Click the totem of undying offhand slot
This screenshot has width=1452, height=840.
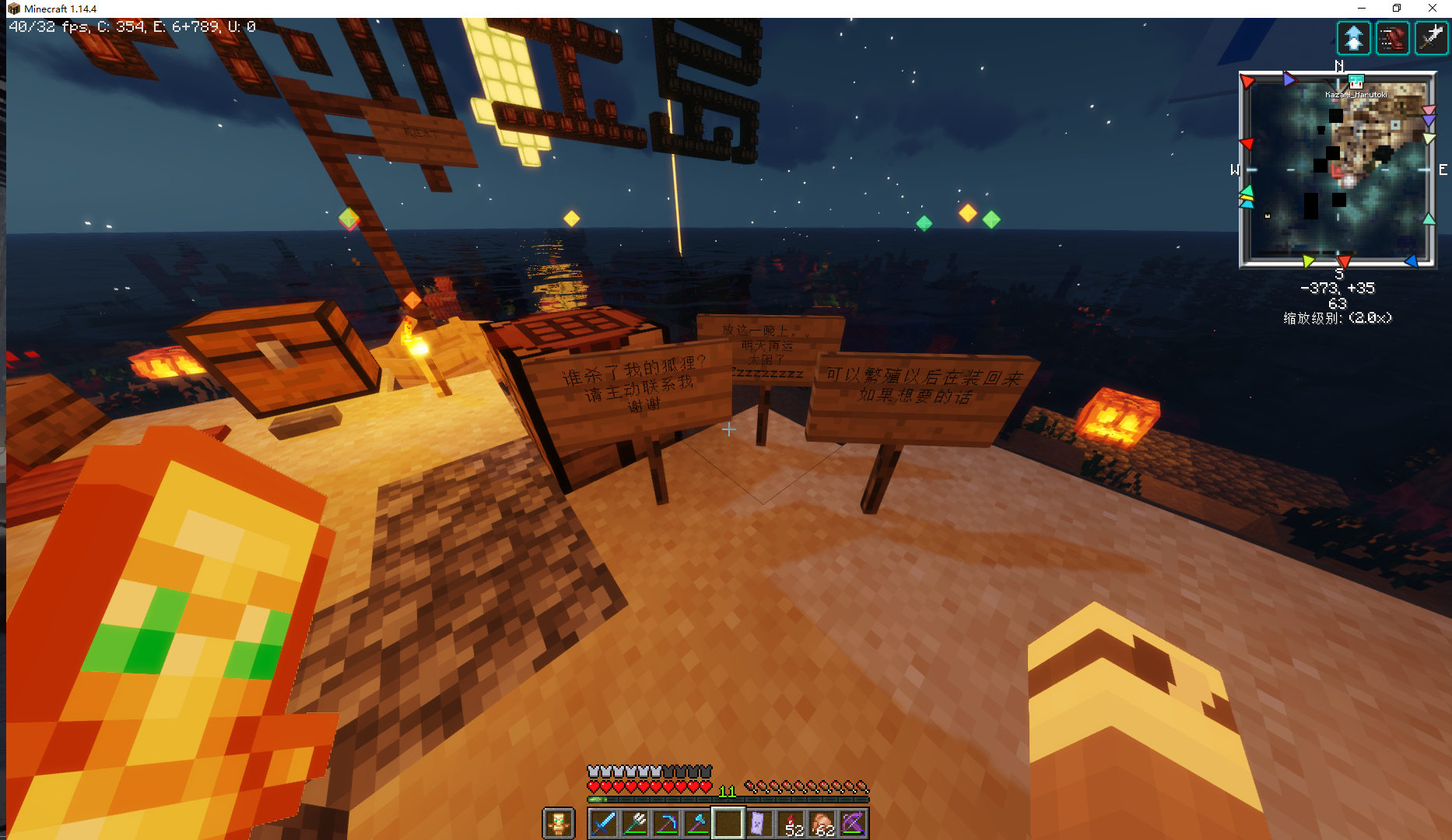coord(558,824)
